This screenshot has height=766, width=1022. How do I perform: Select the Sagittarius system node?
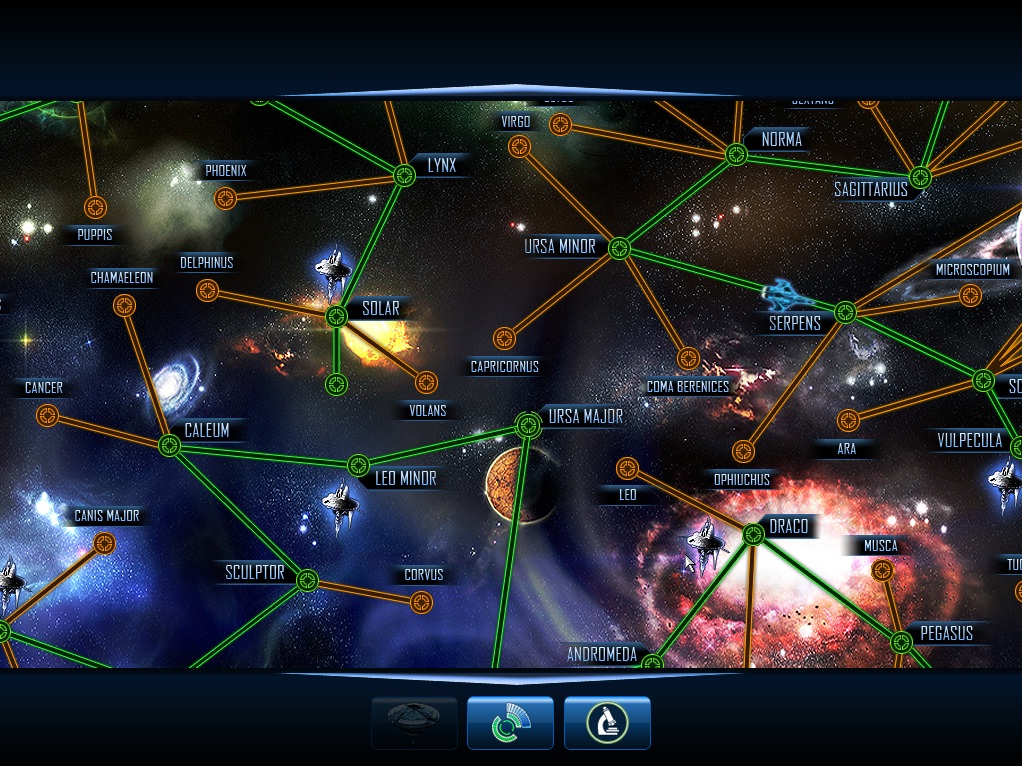tap(920, 178)
